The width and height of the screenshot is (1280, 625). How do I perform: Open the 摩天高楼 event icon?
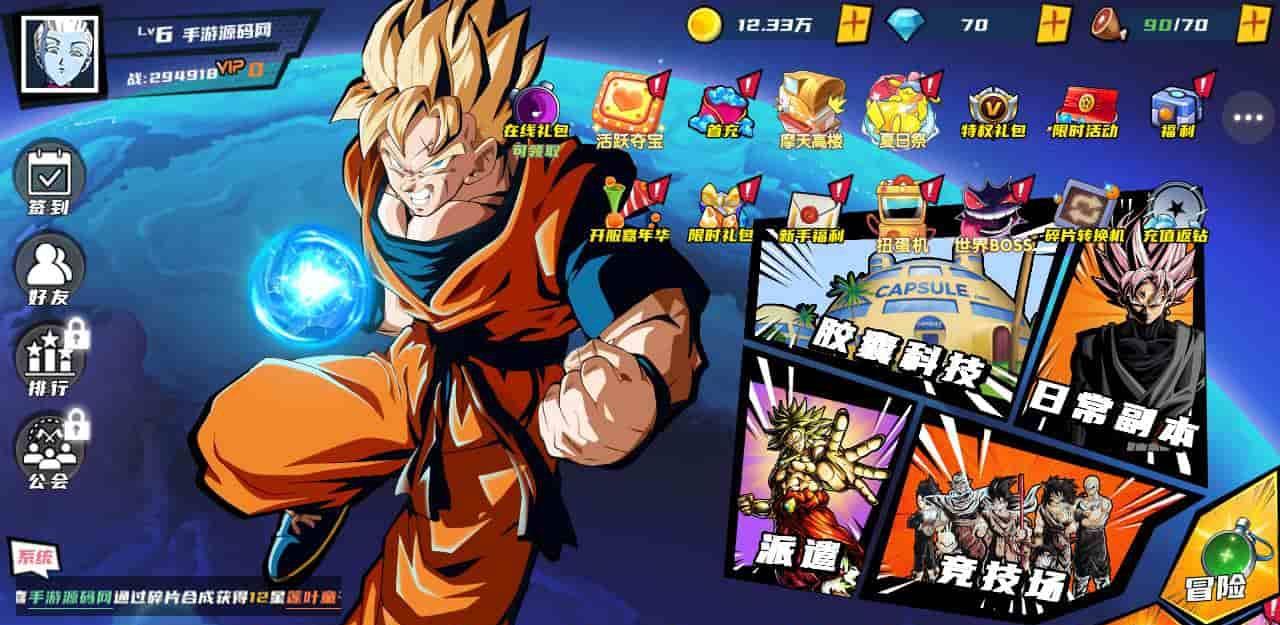coord(811,110)
